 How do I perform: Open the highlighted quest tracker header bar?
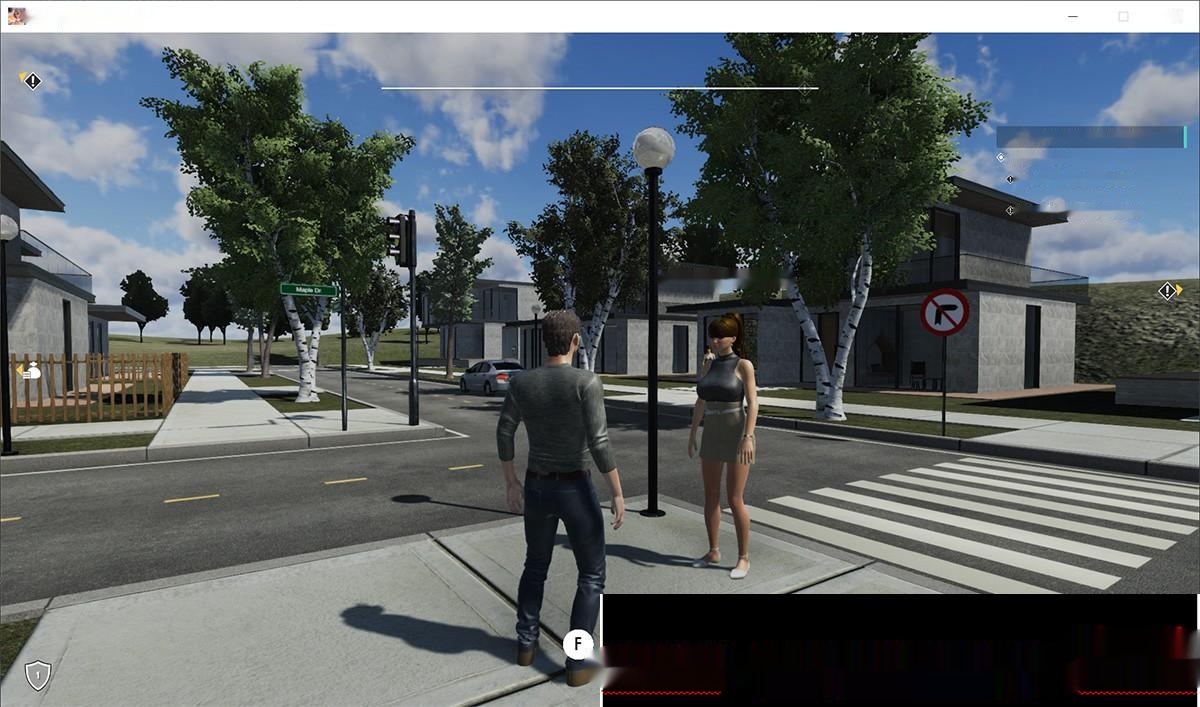1091,137
